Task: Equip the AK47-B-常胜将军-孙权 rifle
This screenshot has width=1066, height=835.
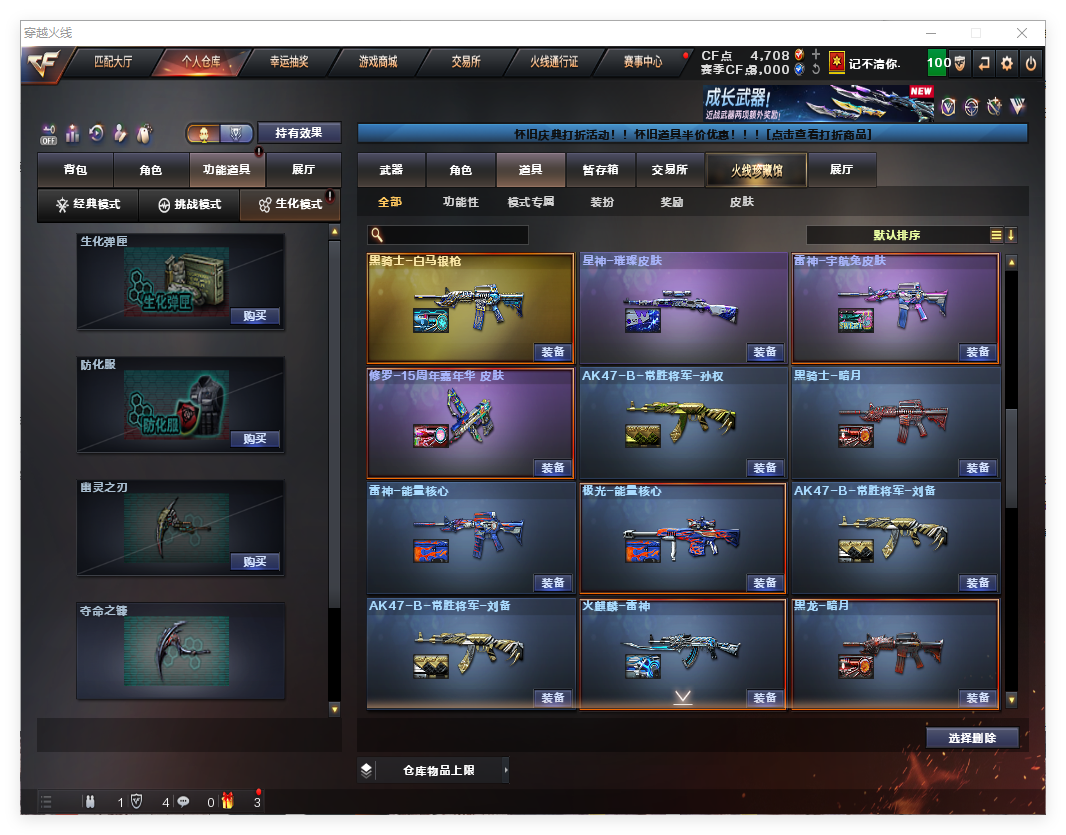Action: pyautogui.click(x=765, y=467)
